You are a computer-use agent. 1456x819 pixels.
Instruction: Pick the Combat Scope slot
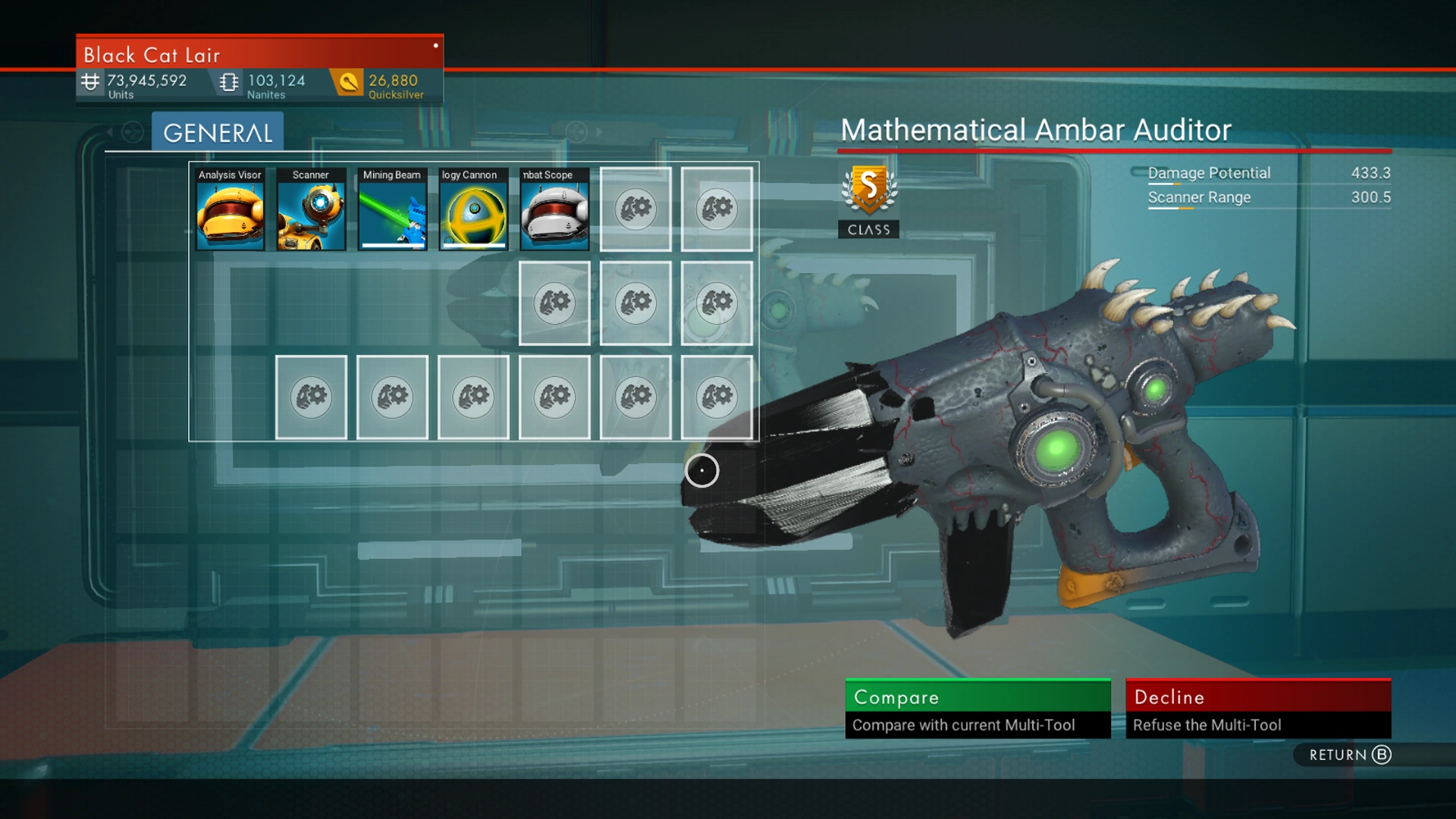[554, 209]
